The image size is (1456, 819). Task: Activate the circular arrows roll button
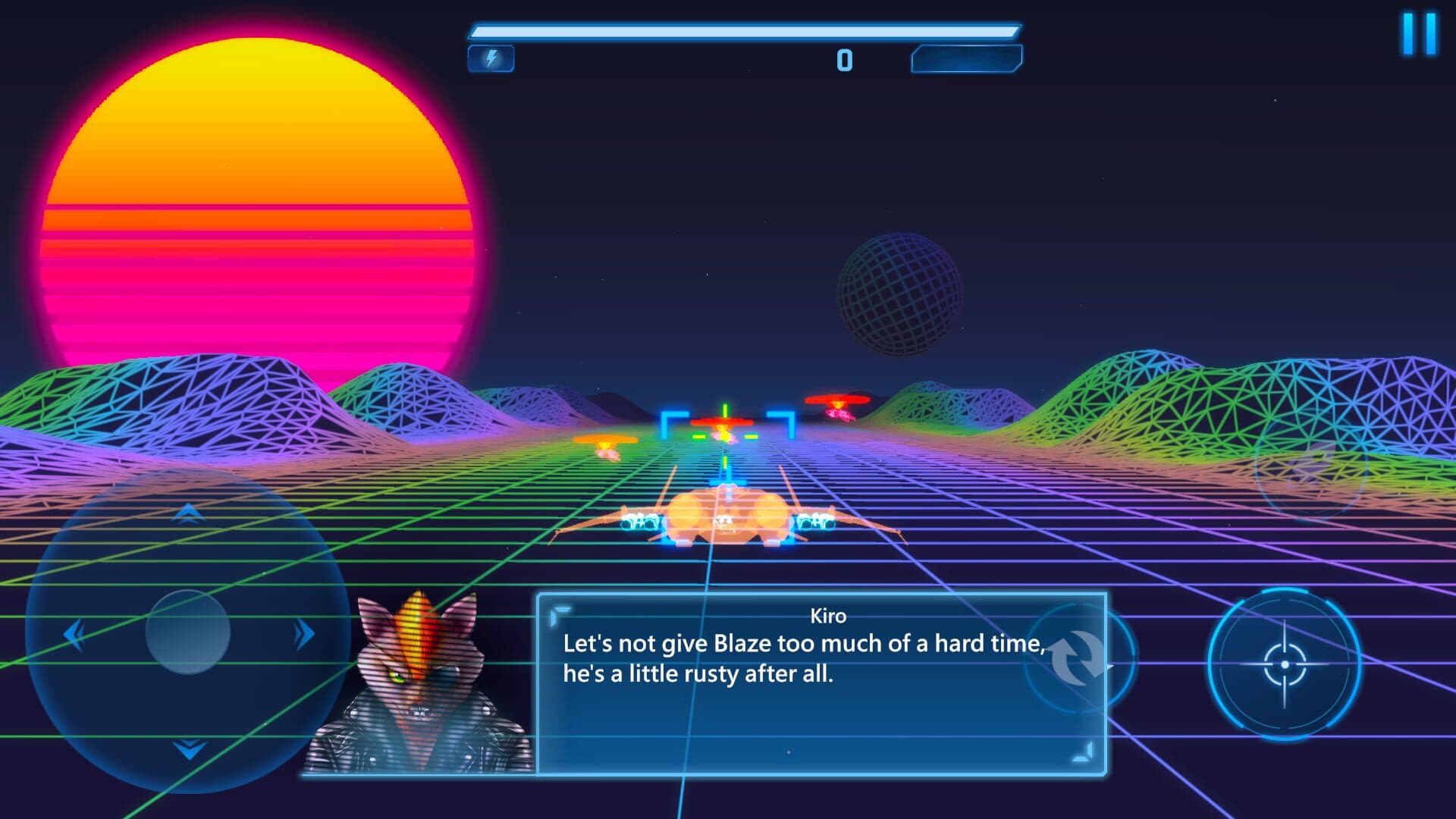tap(1078, 657)
